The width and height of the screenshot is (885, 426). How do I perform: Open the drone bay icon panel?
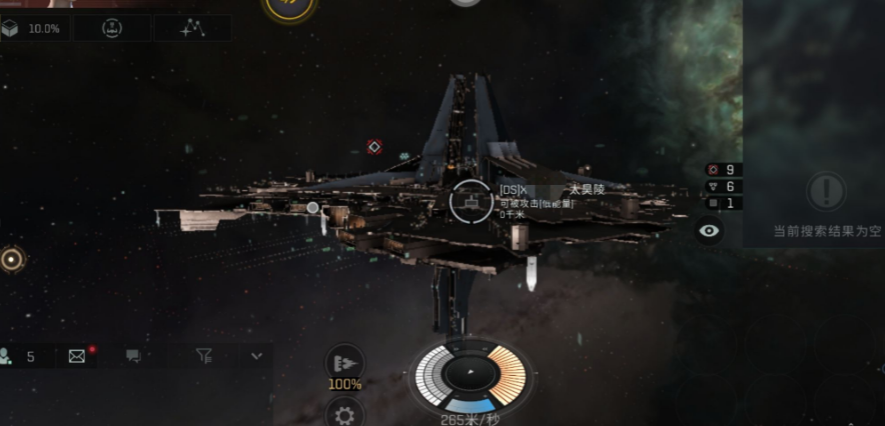pos(112,28)
